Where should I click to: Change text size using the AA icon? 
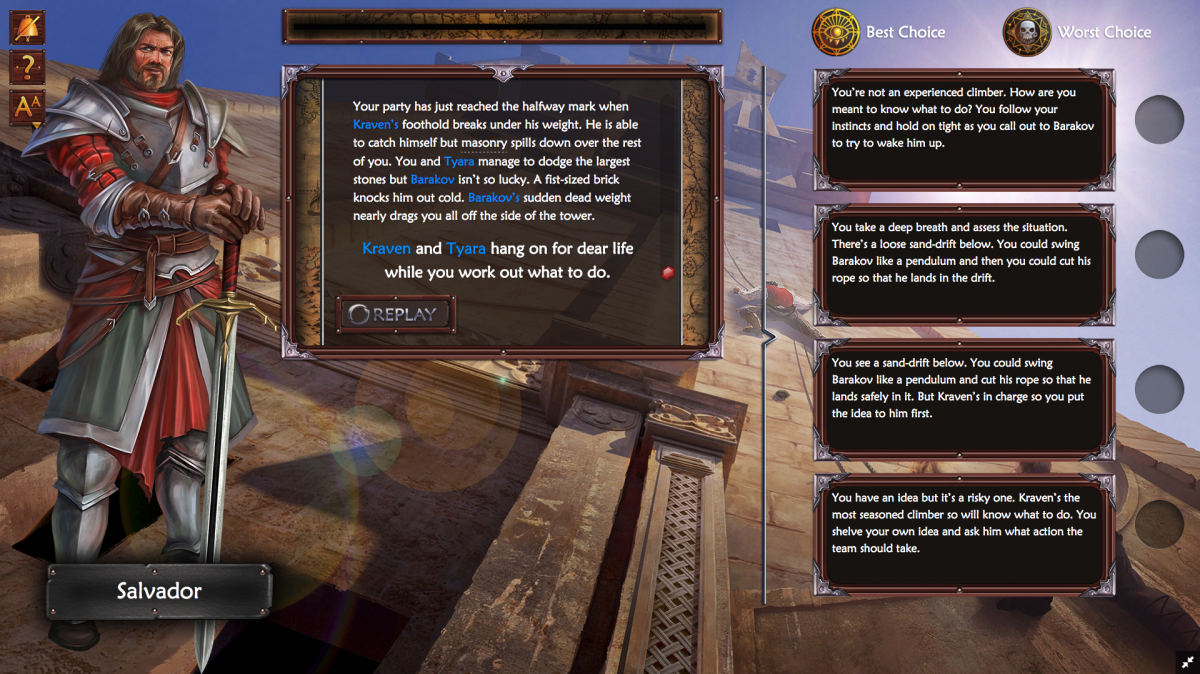(x=27, y=108)
